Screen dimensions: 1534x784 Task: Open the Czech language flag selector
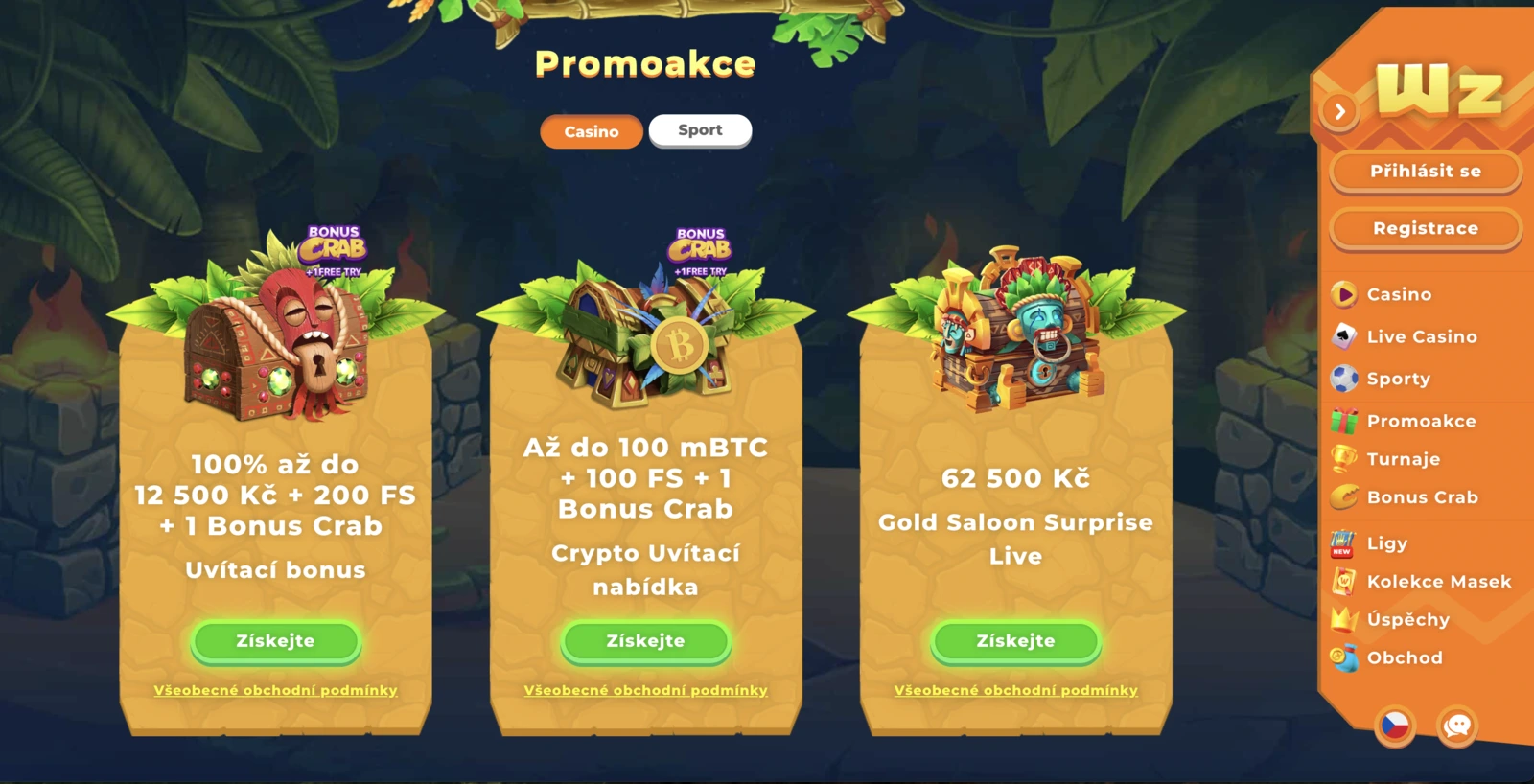(1396, 727)
